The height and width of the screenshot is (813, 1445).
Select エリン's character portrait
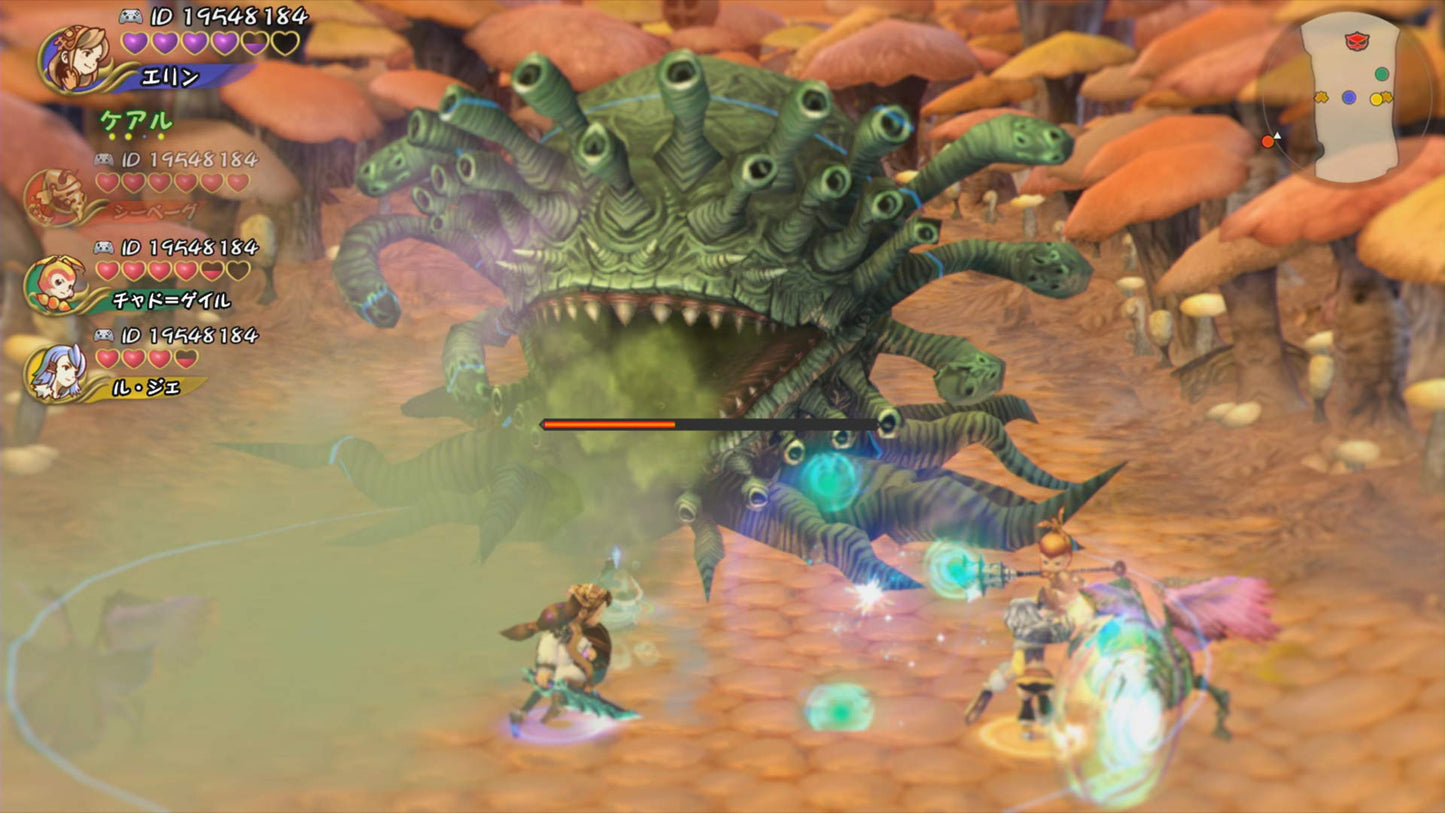click(x=77, y=59)
